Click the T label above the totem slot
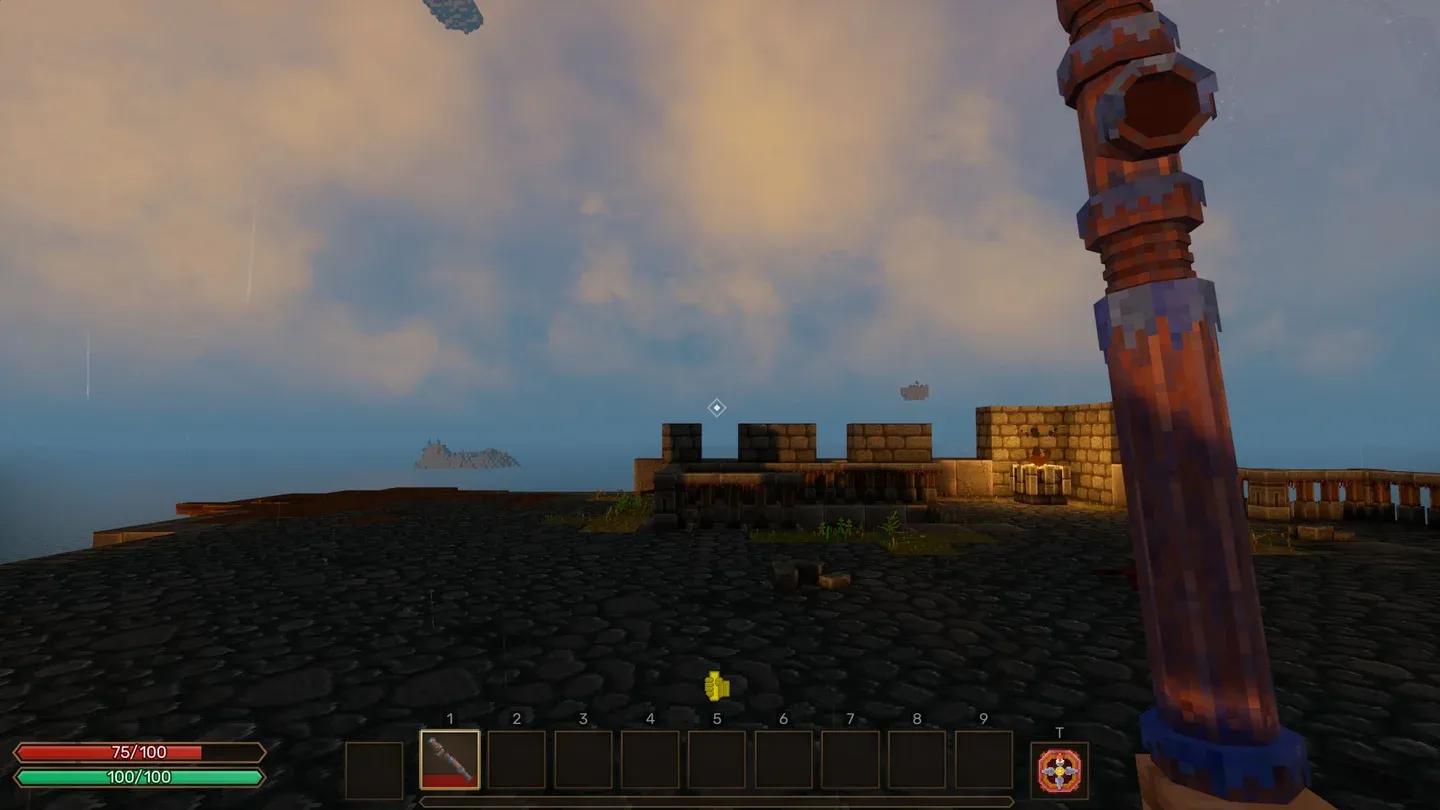The height and width of the screenshot is (810, 1440). (x=1060, y=731)
